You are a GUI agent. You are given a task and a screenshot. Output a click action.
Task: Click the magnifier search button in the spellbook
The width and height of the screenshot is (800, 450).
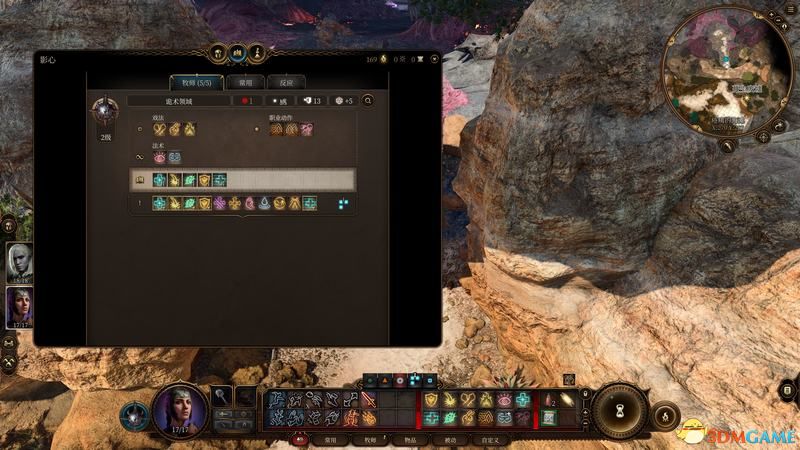click(x=368, y=101)
